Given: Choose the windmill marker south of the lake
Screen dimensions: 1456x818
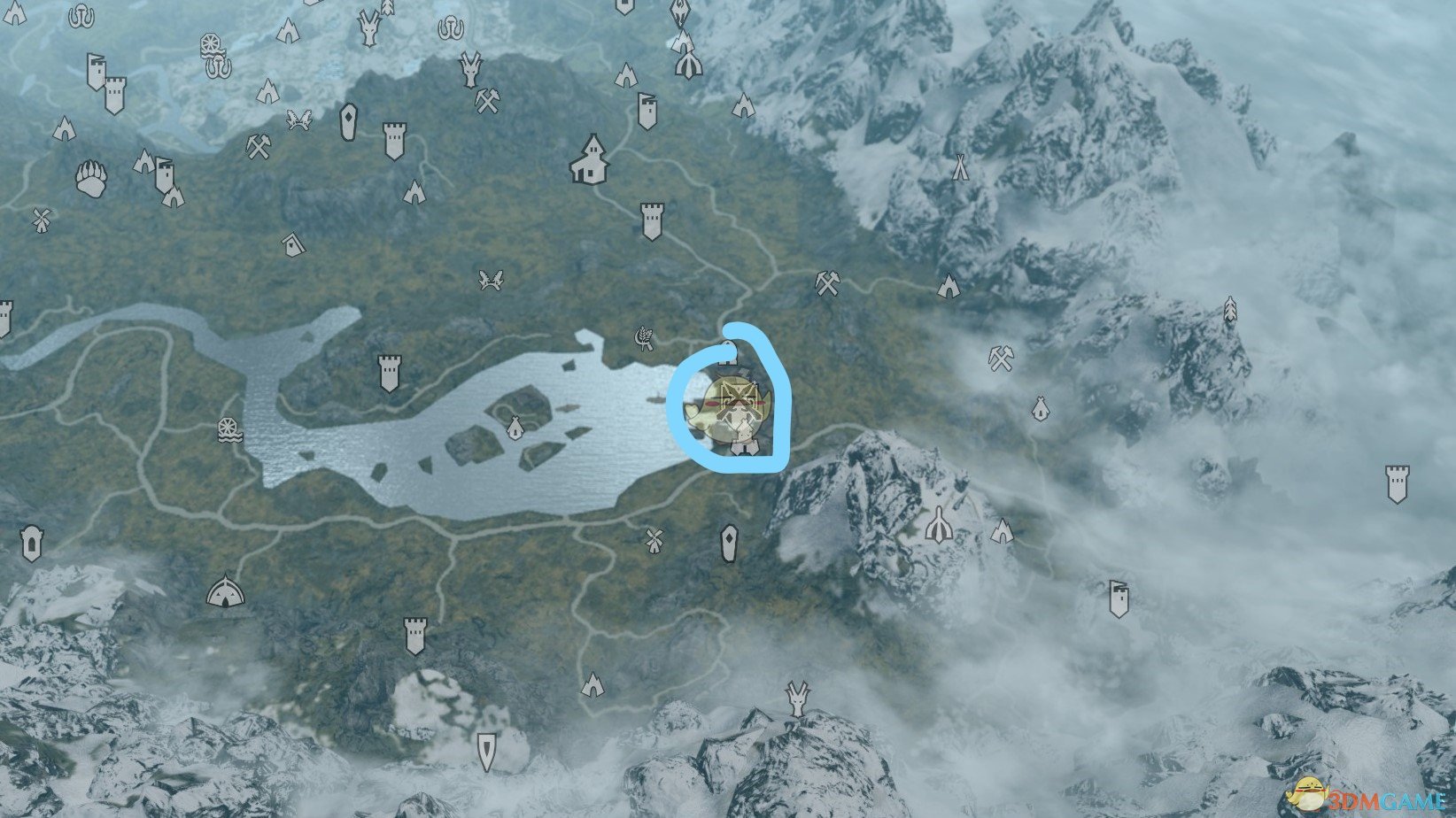Looking at the screenshot, I should (654, 538).
